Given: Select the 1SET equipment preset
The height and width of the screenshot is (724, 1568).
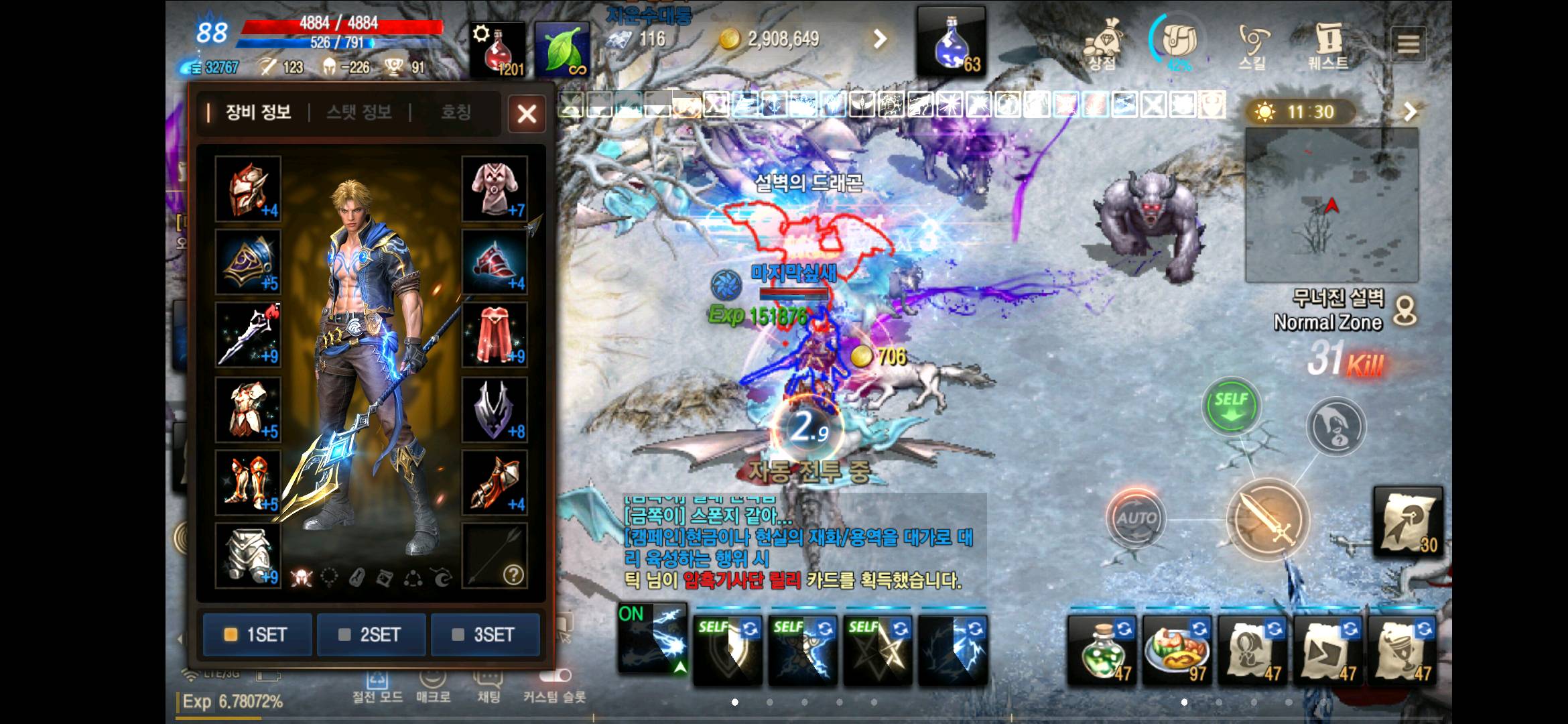Looking at the screenshot, I should tap(257, 634).
